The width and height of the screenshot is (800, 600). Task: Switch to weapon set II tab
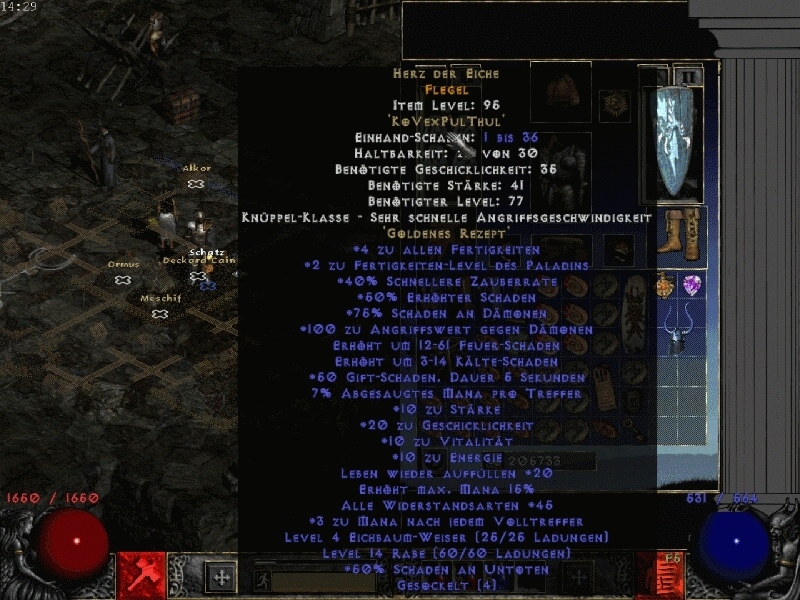(687, 76)
